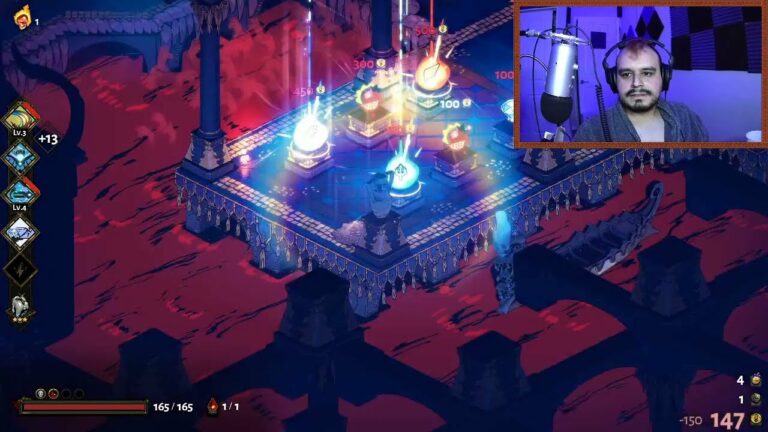The width and height of the screenshot is (768, 432).
Task: Click the gold obol coin icon
Action: coord(757,421)
